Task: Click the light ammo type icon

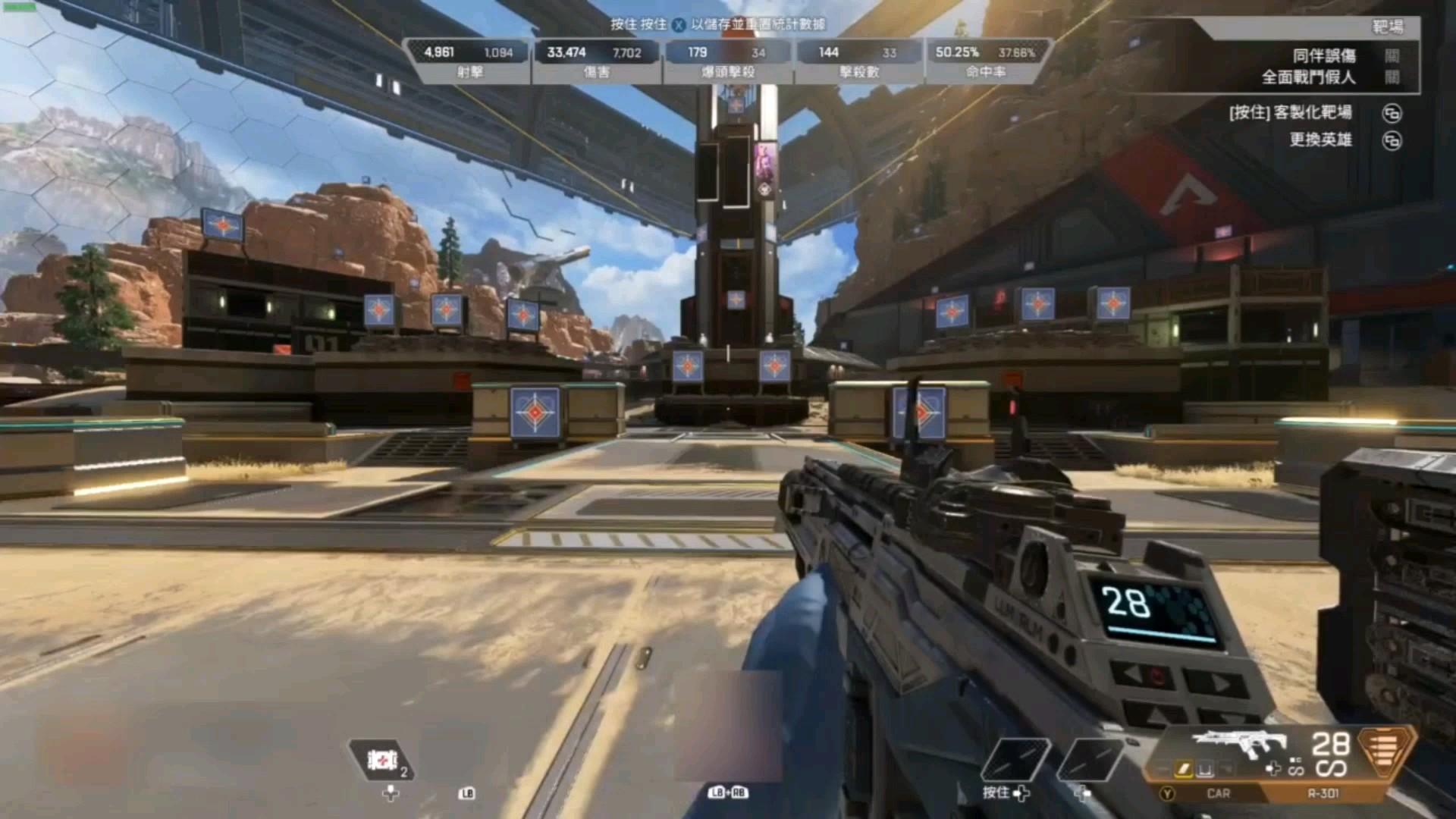Action: pyautogui.click(x=1385, y=751)
